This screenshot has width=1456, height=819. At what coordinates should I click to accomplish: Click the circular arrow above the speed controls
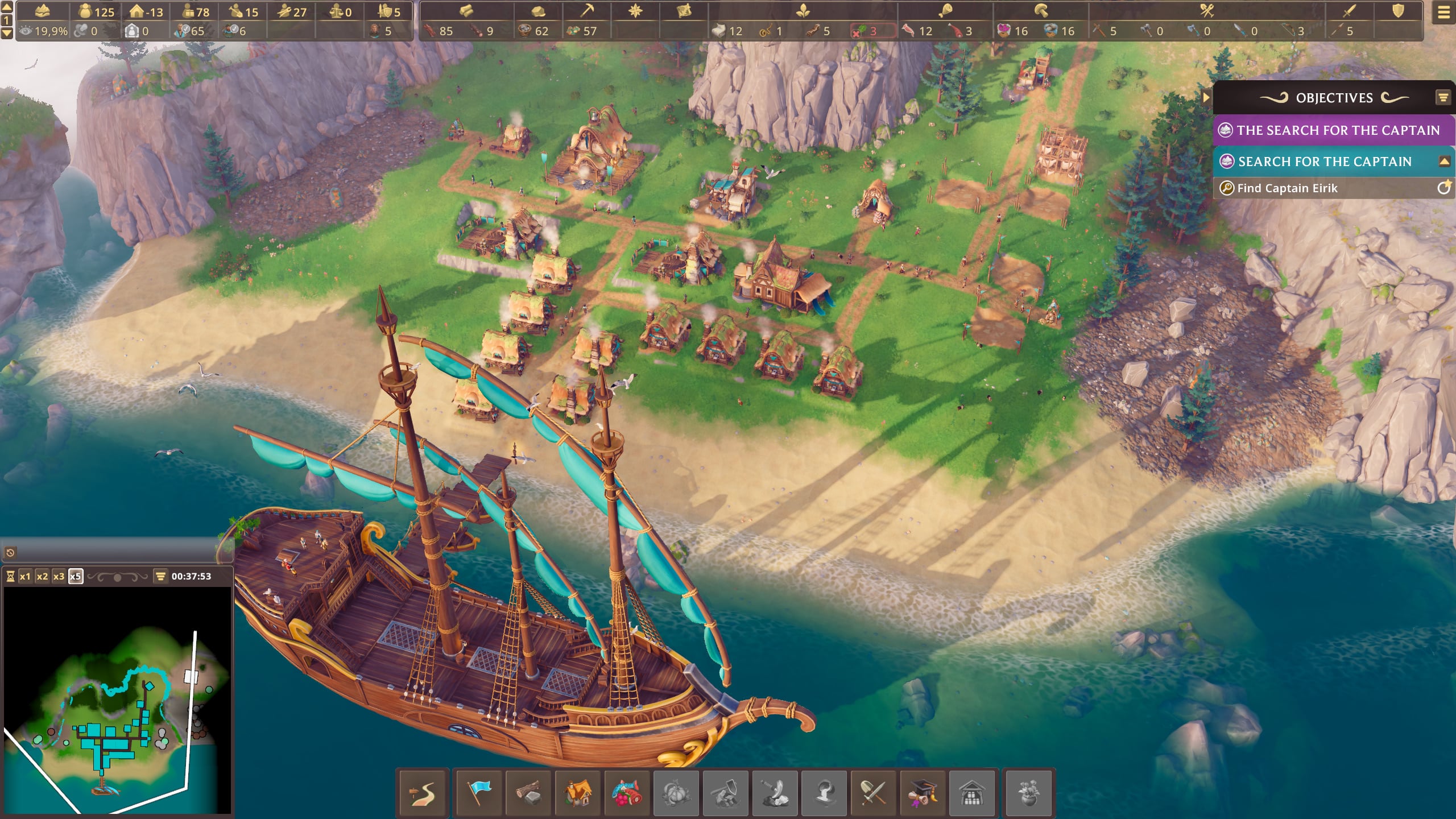click(10, 552)
